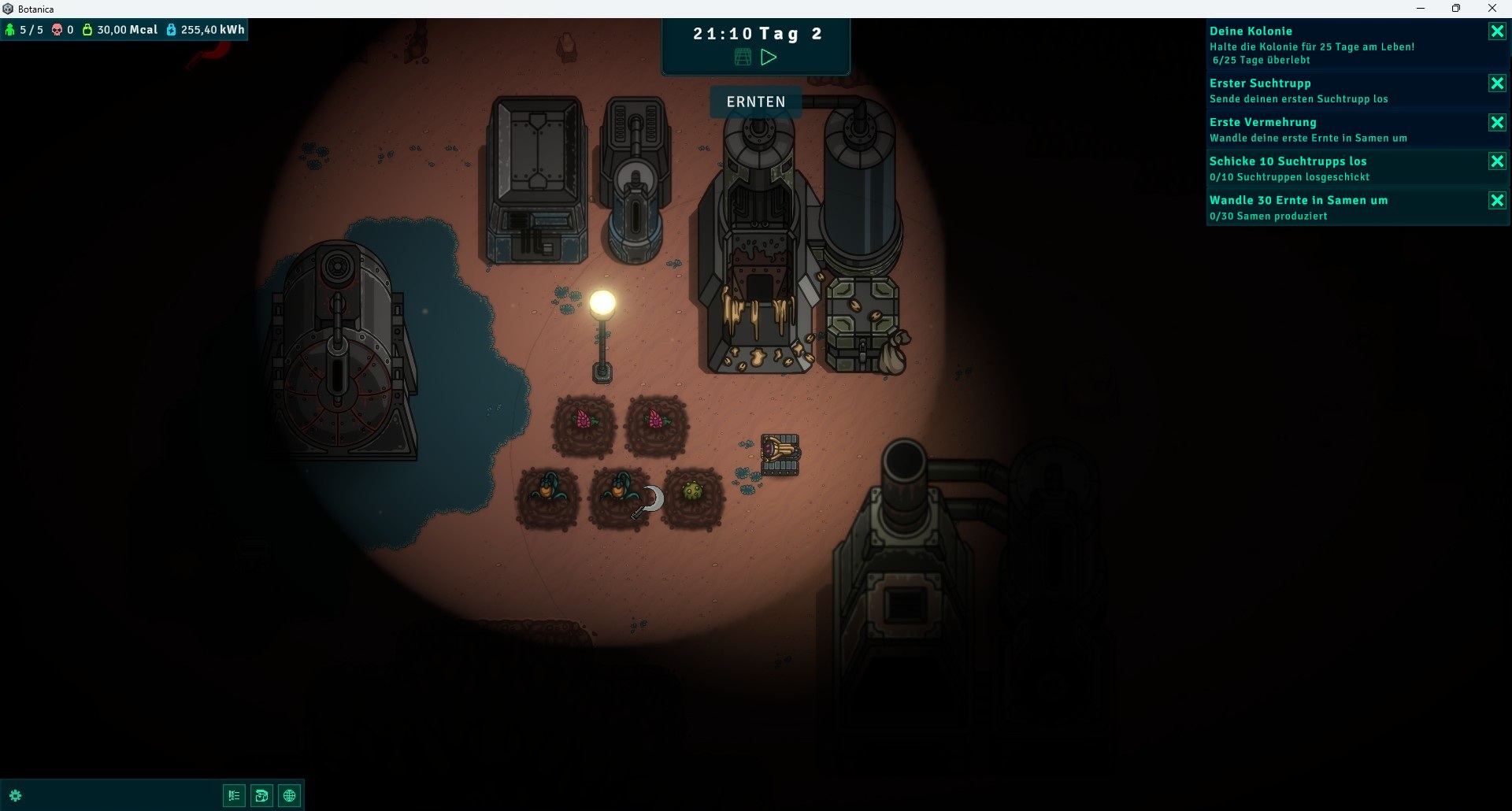The height and width of the screenshot is (811, 1512).
Task: Dismiss the 'Deine Kolonie' objective
Action: (x=1497, y=31)
